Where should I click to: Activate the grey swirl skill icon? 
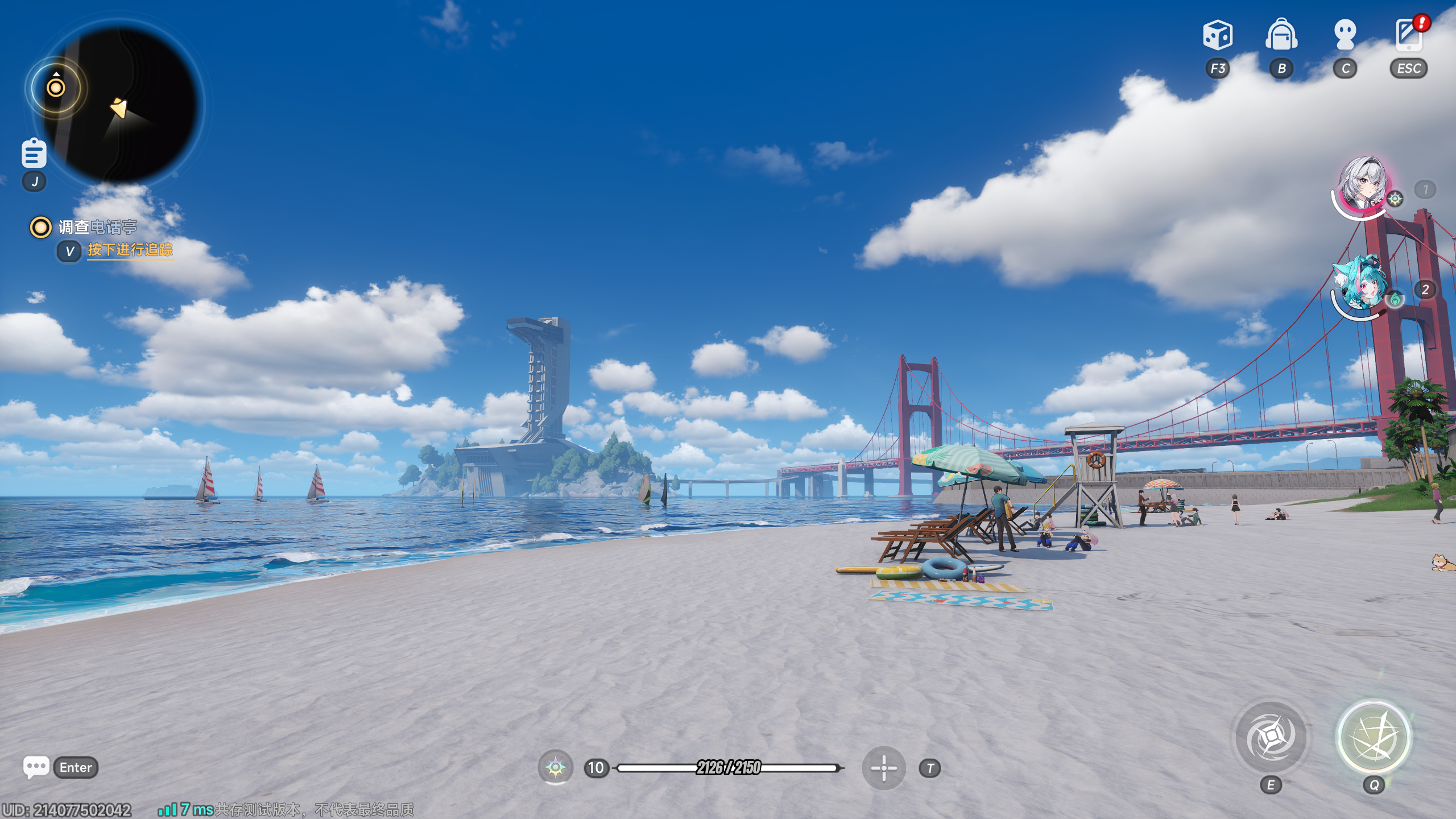(x=1270, y=738)
